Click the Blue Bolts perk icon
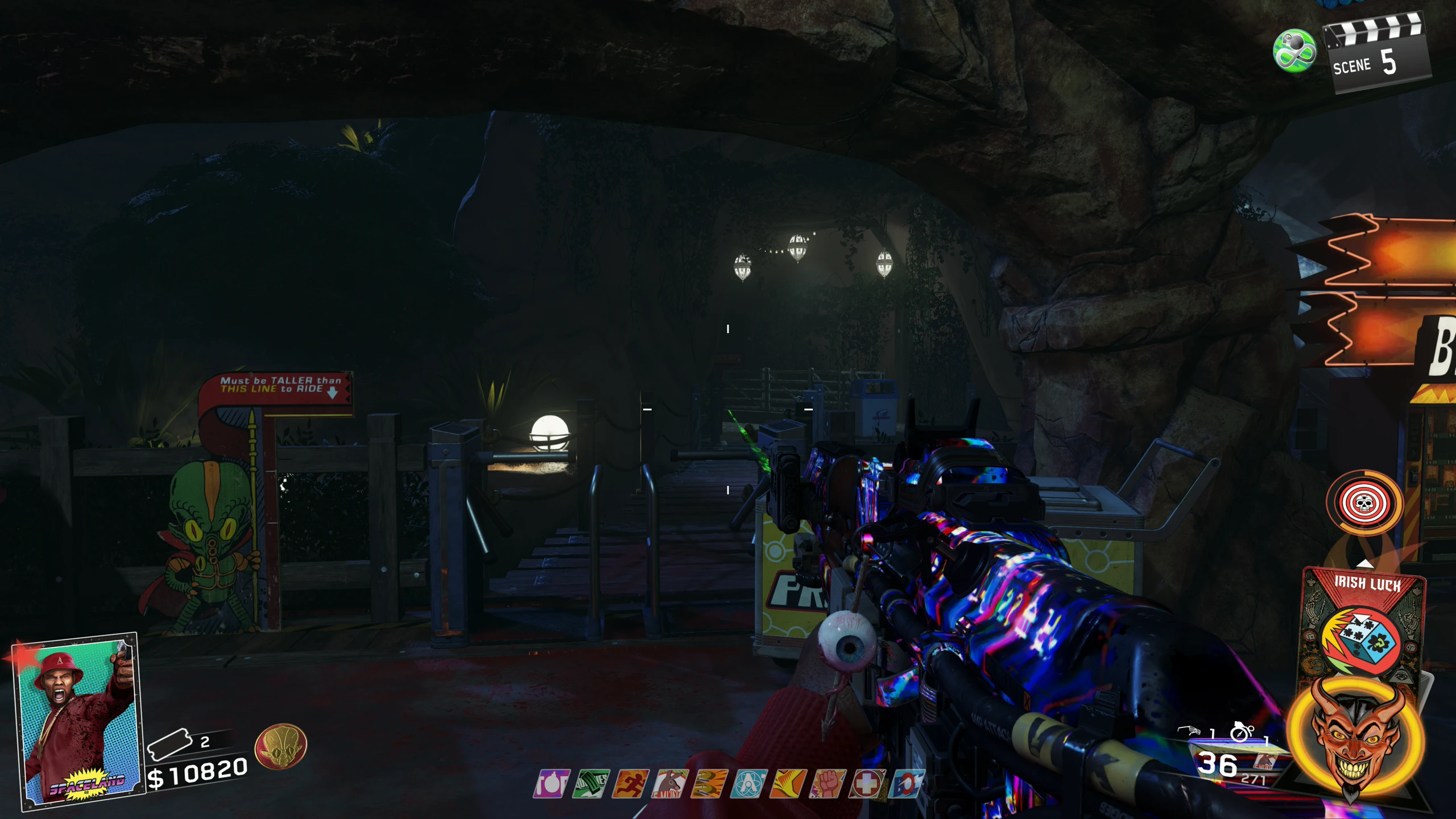Viewport: 1456px width, 819px height. pos(906,784)
